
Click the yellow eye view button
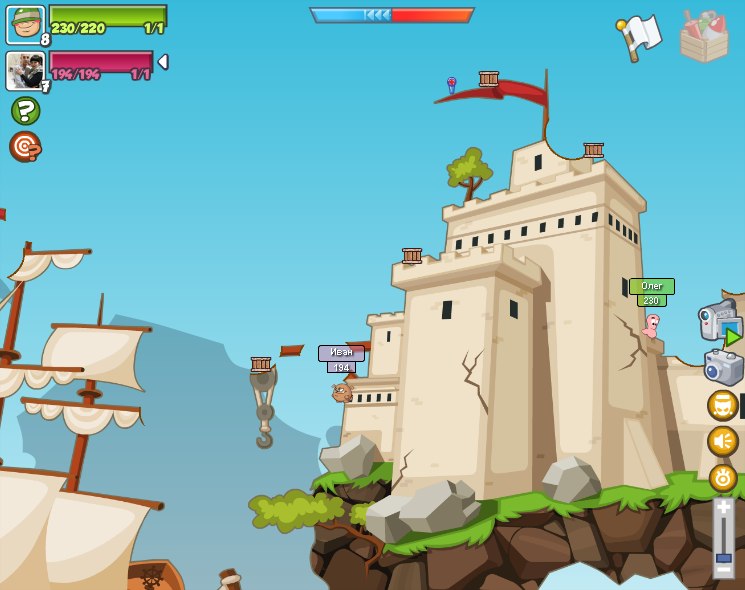[x=722, y=478]
